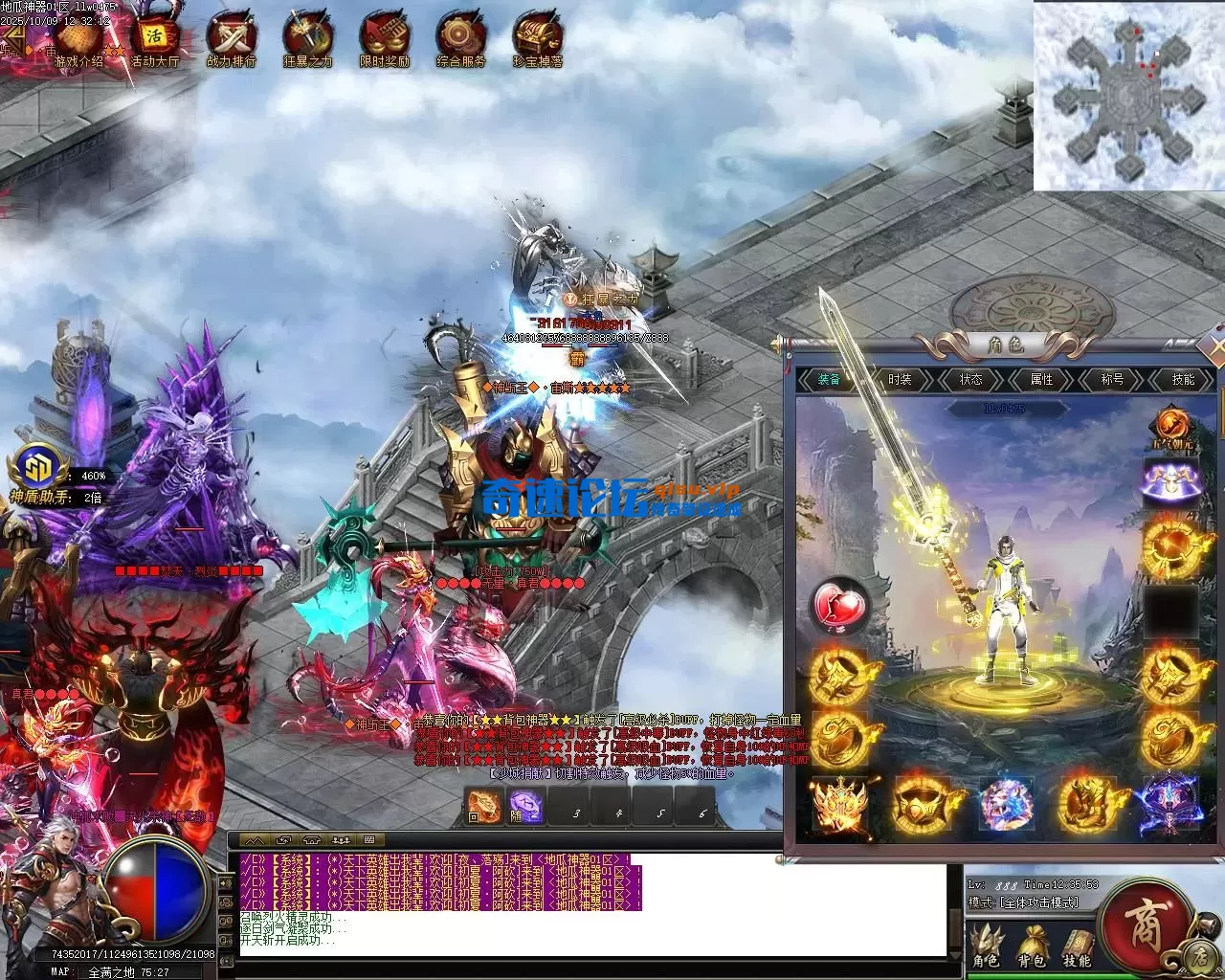The width and height of the screenshot is (1225, 980).
Task: Switch to the 技能 tab in character panel
Action: (1183, 380)
